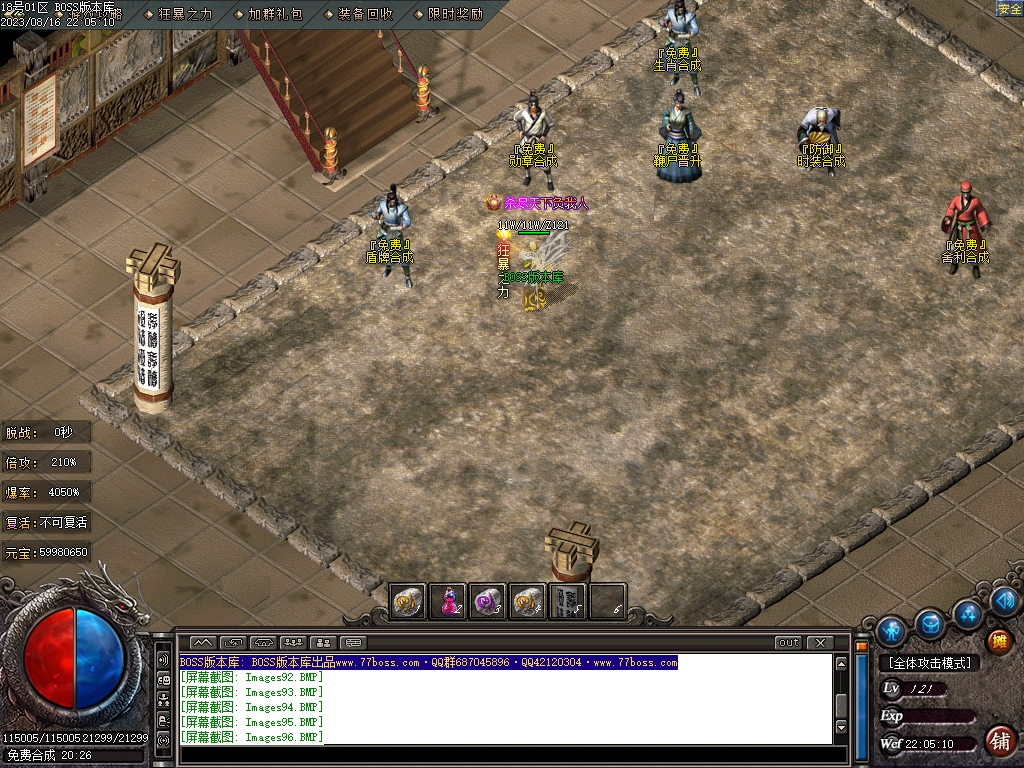Toggle the sound speaker round icon
Viewport: 1024px width, 768px height.
point(1005,601)
